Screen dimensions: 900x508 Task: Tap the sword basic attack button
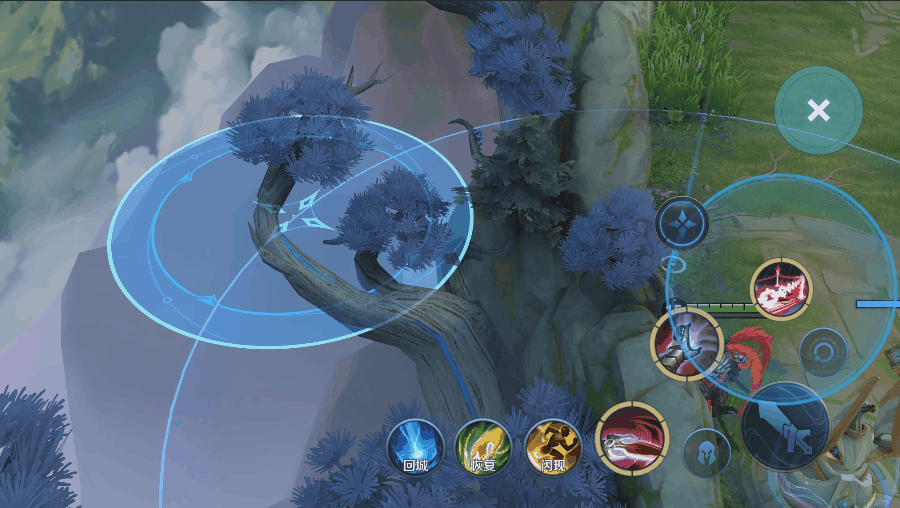point(784,426)
